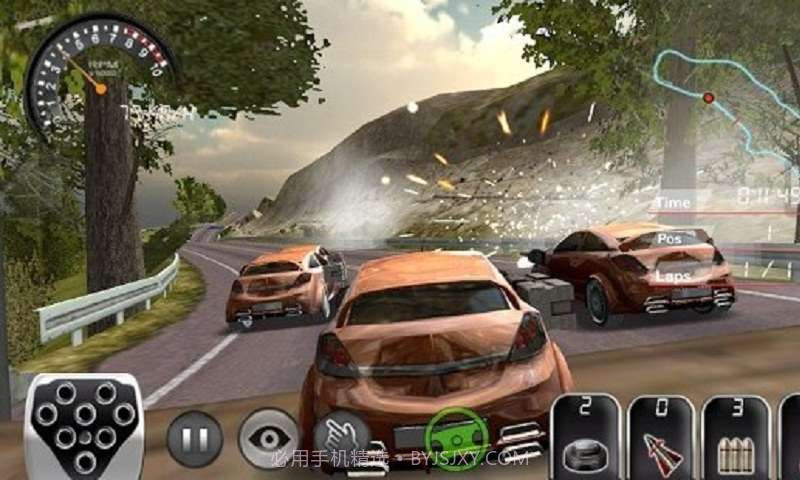The image size is (800, 480).
Task: Fire the missile weapon
Action: pyautogui.click(x=661, y=438)
